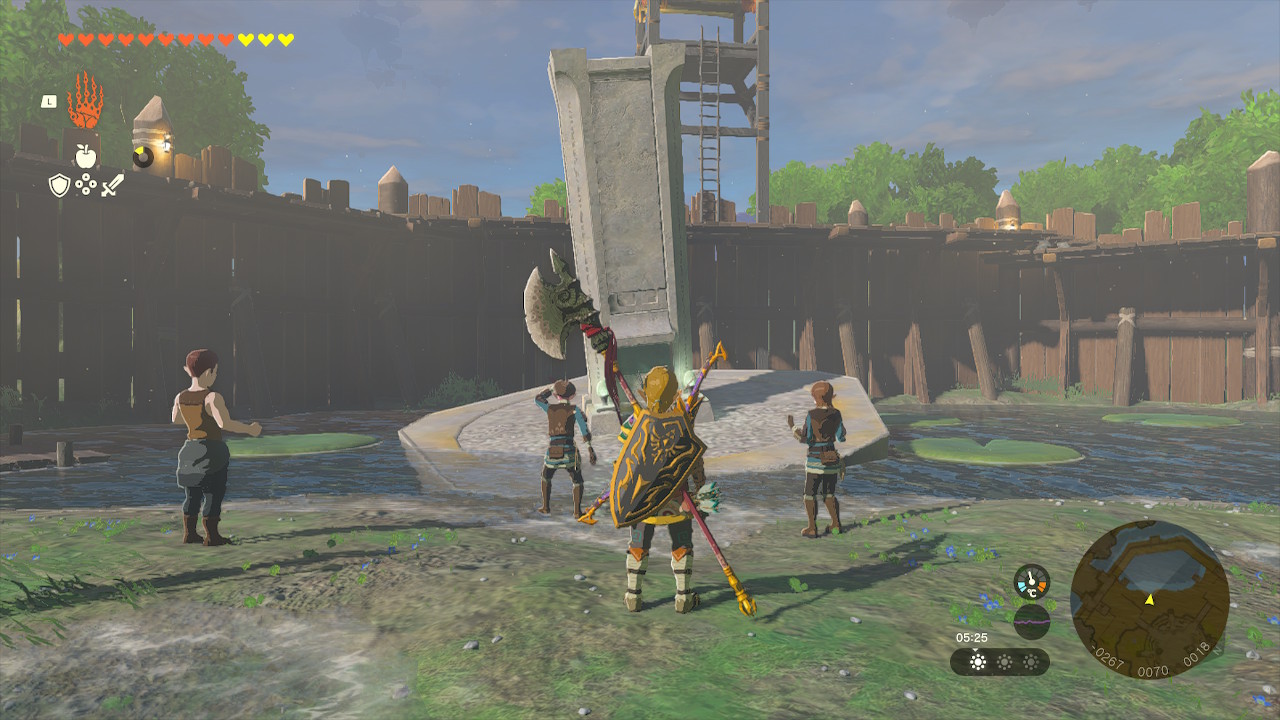Choose the sword weapon quick-select icon

[112, 184]
